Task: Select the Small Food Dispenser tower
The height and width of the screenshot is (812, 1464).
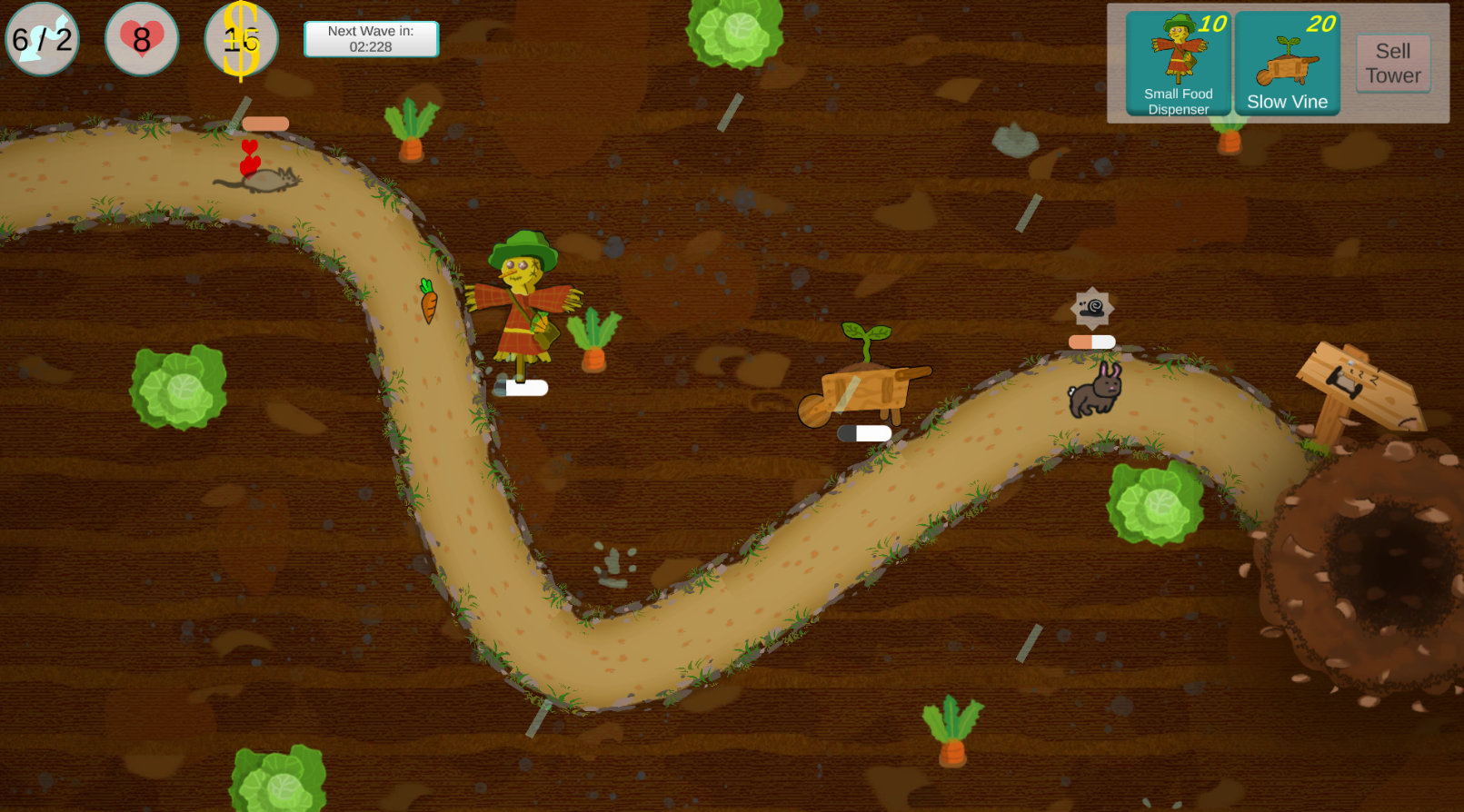Action: pos(1178,64)
